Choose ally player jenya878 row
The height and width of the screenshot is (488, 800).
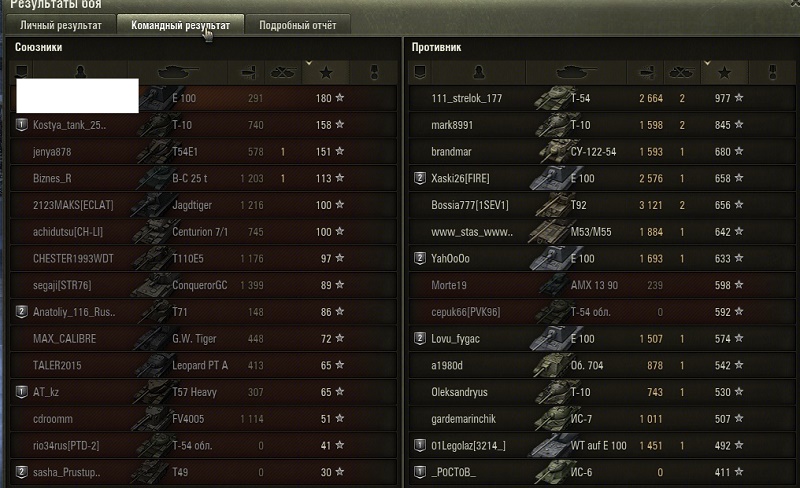[x=200, y=152]
